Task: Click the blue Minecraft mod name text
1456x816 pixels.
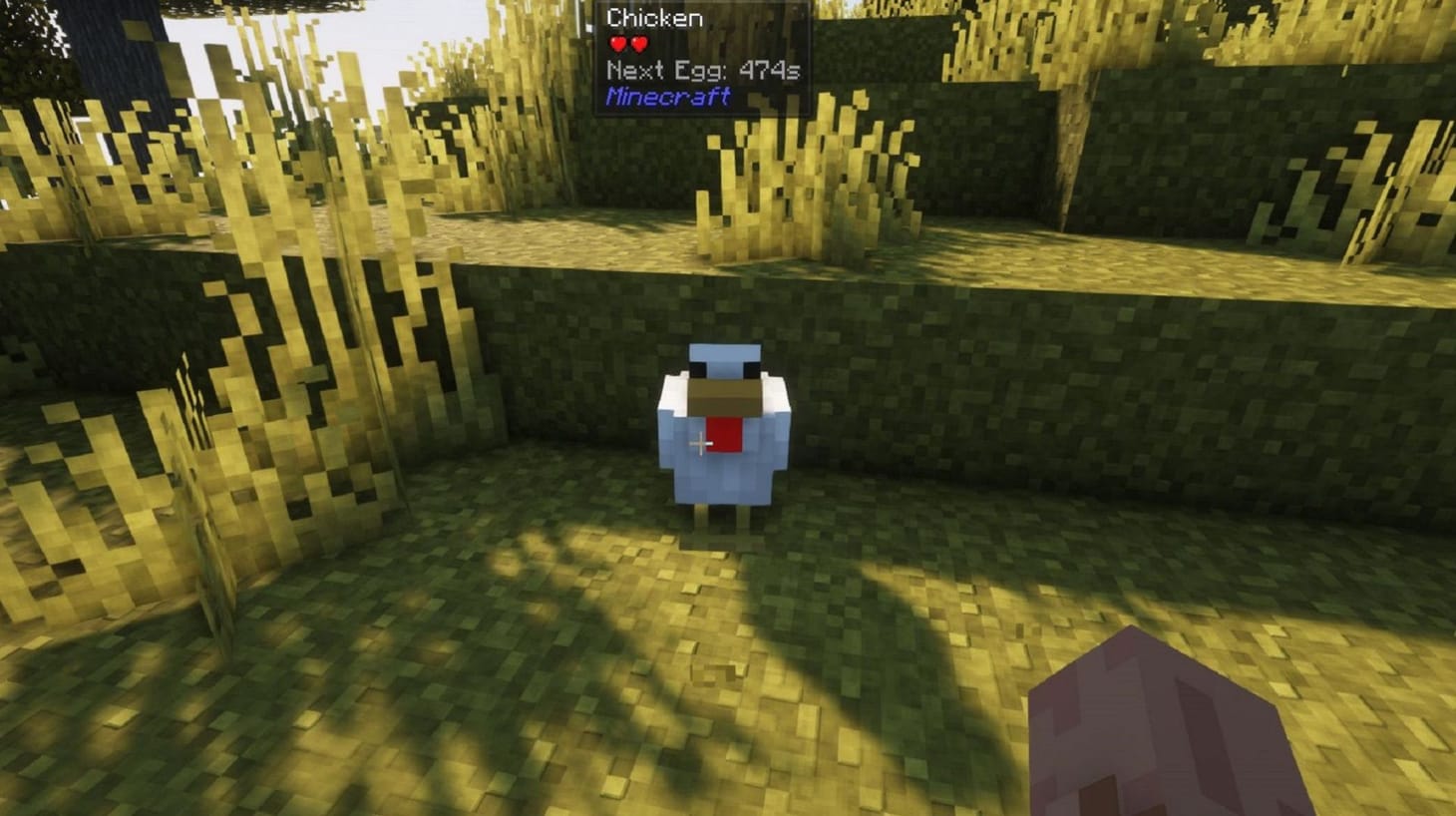Action: 666,97
